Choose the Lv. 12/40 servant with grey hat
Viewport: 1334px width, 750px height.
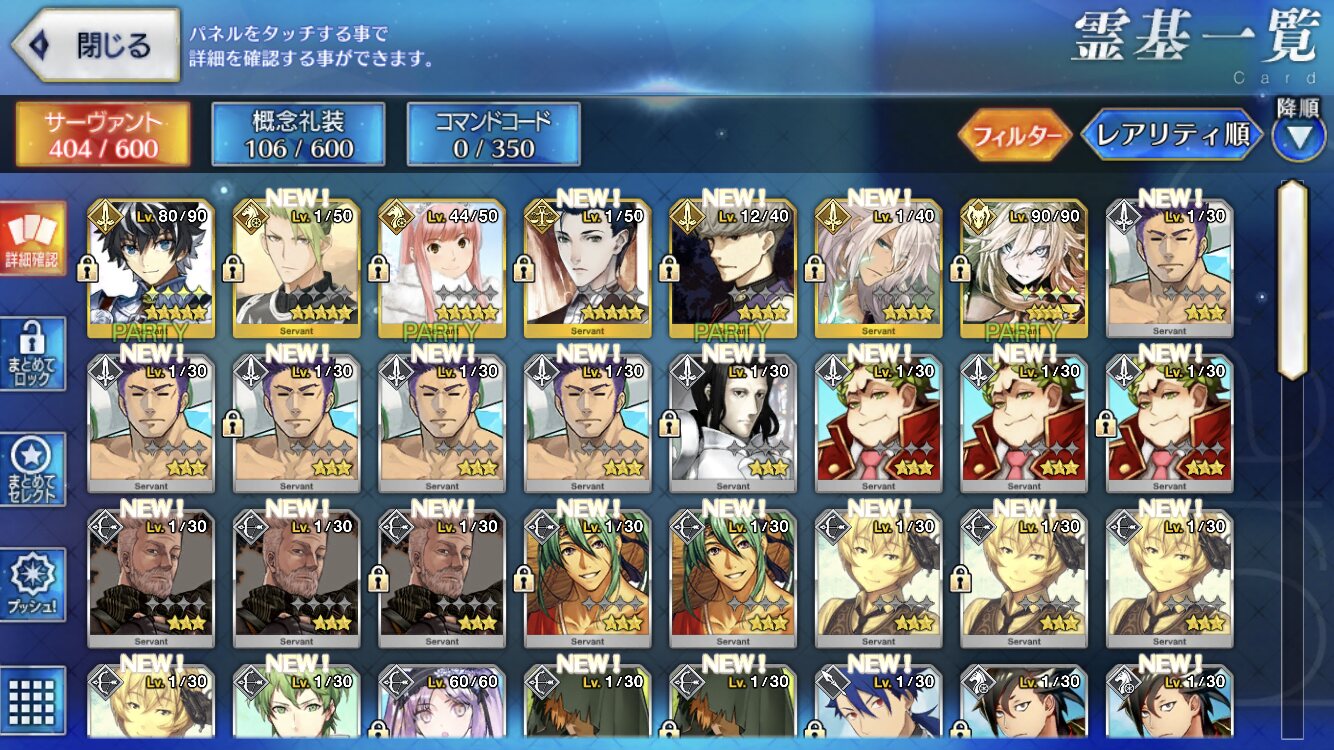(x=733, y=268)
